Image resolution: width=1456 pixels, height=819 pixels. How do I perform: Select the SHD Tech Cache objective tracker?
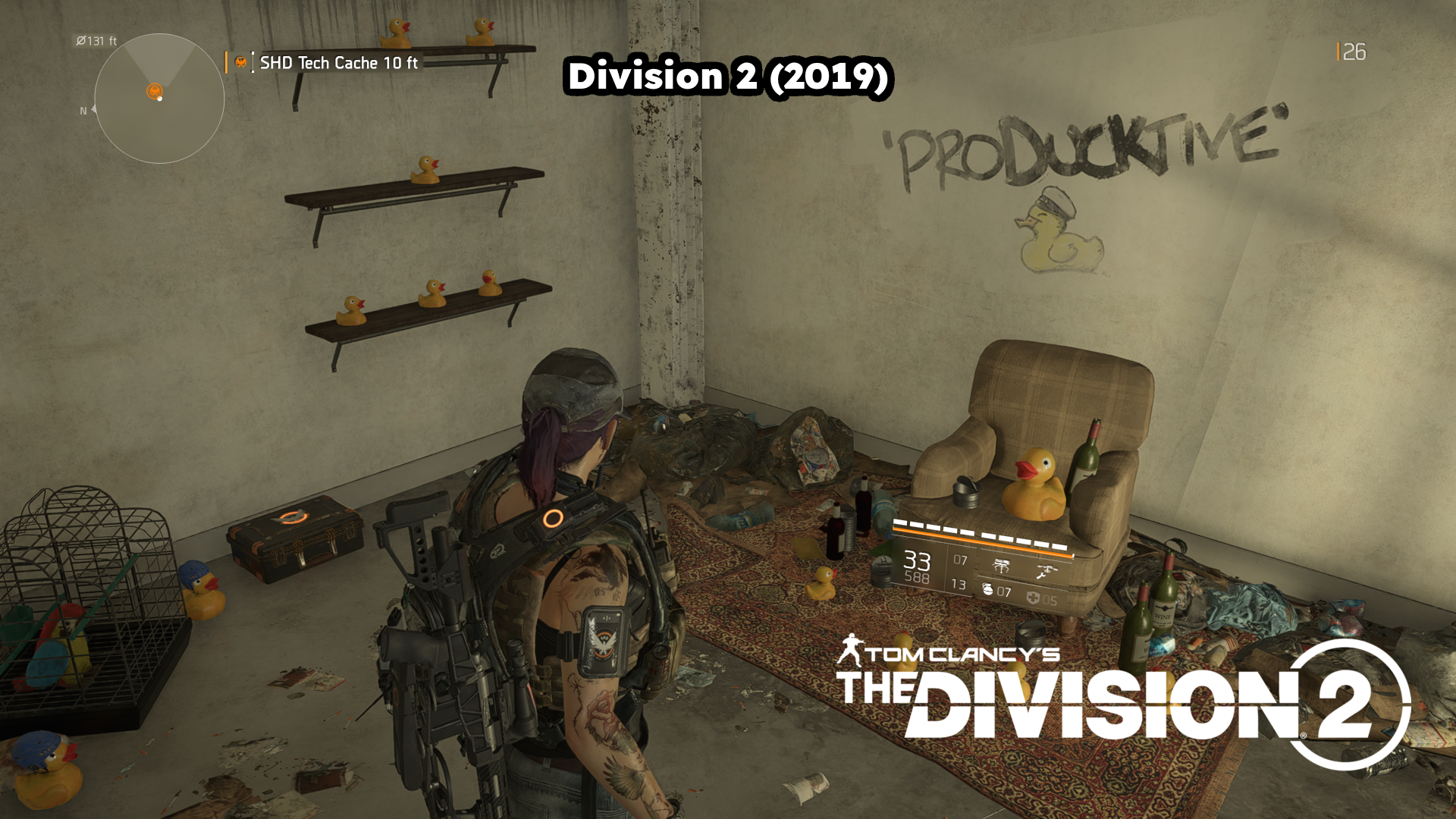[337, 63]
